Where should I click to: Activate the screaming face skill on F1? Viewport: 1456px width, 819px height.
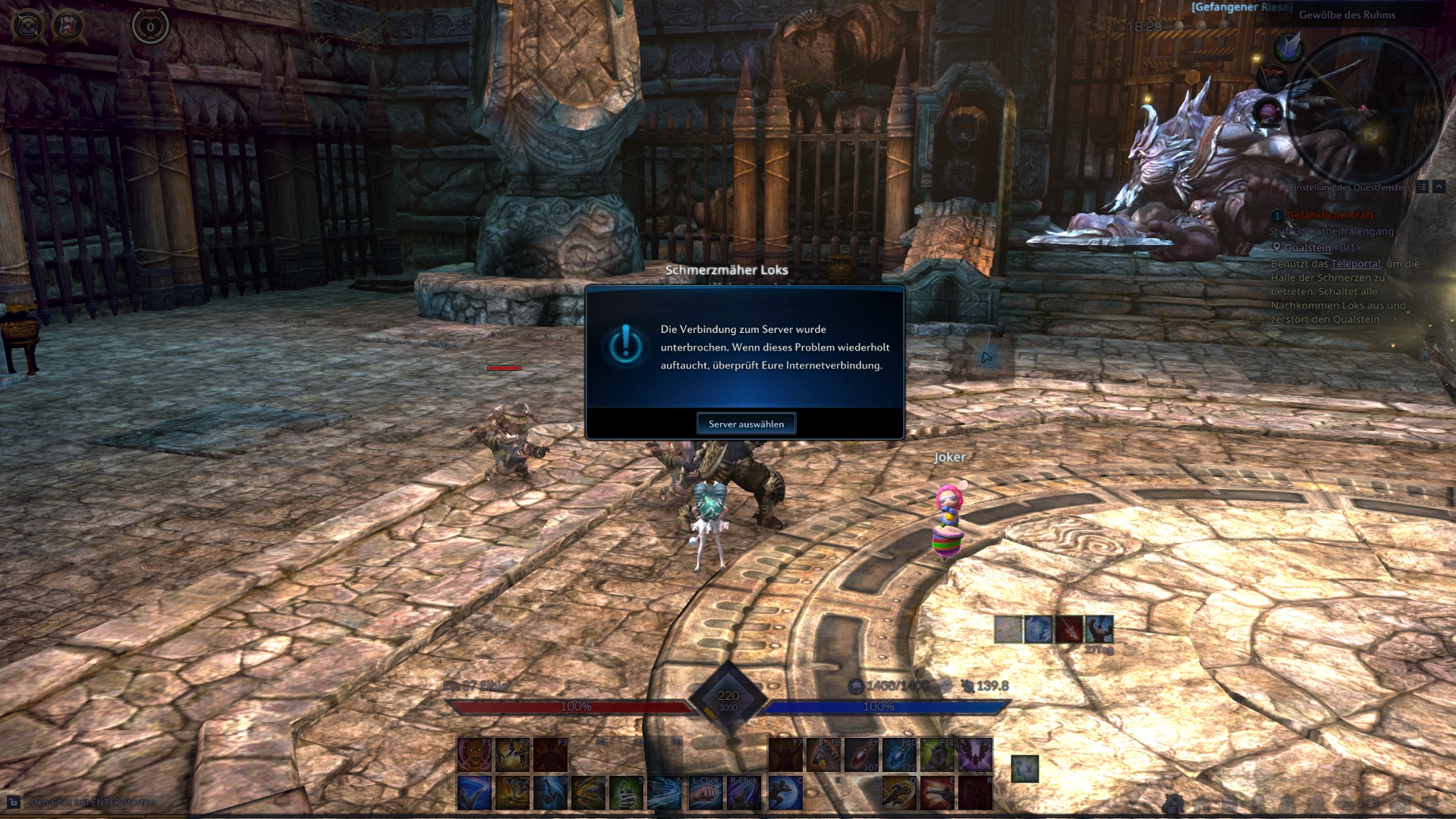tap(475, 755)
